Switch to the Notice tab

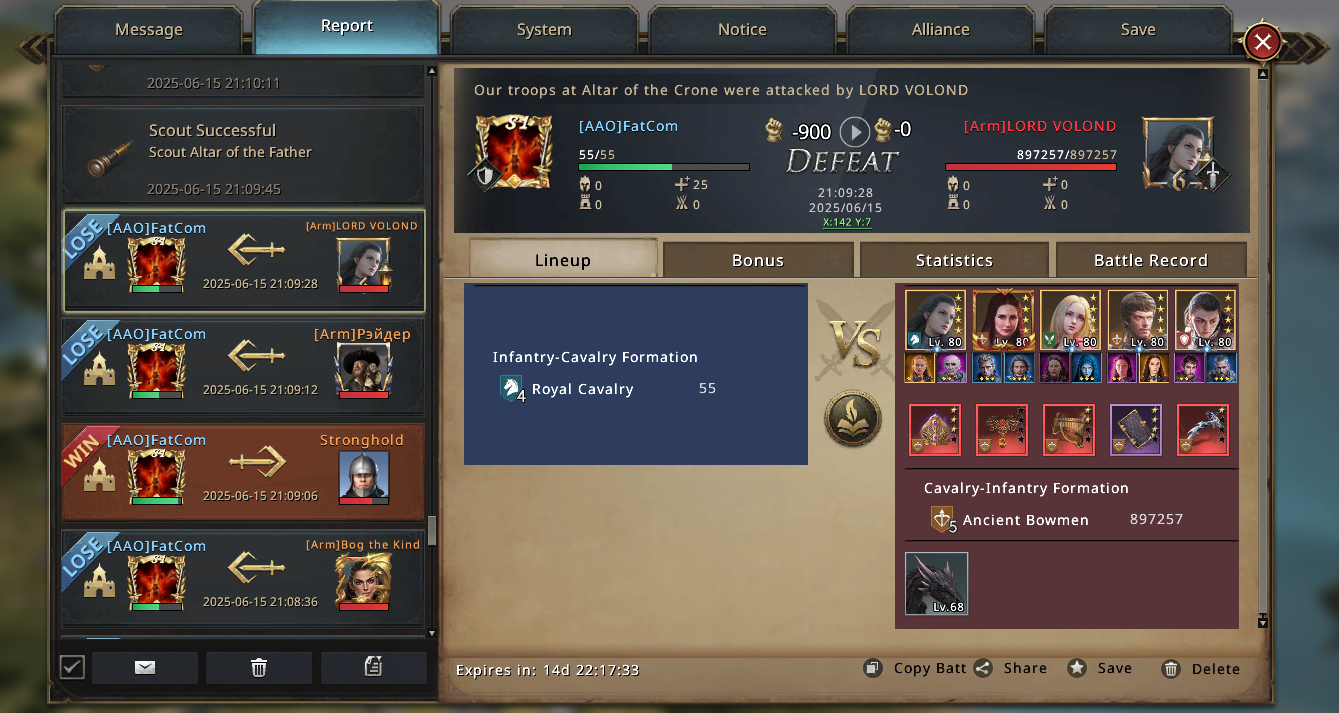pyautogui.click(x=742, y=30)
